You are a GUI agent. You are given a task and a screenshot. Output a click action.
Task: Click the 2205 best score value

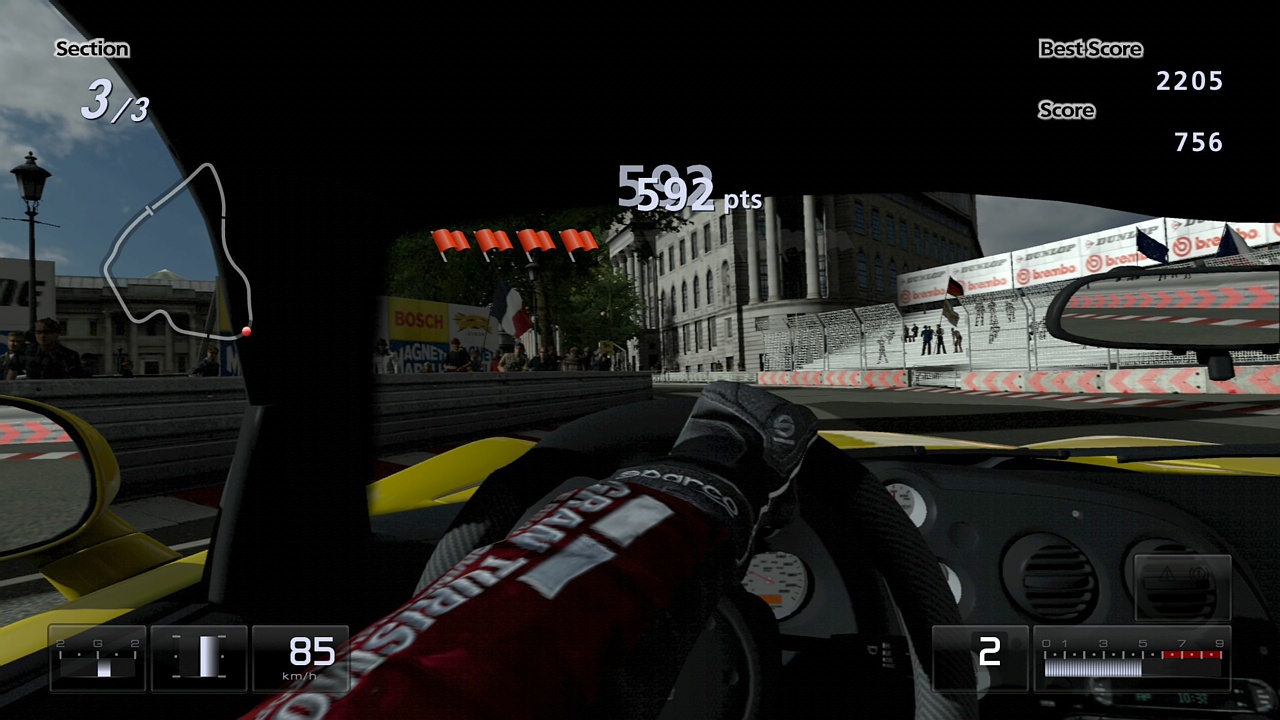pos(1190,82)
